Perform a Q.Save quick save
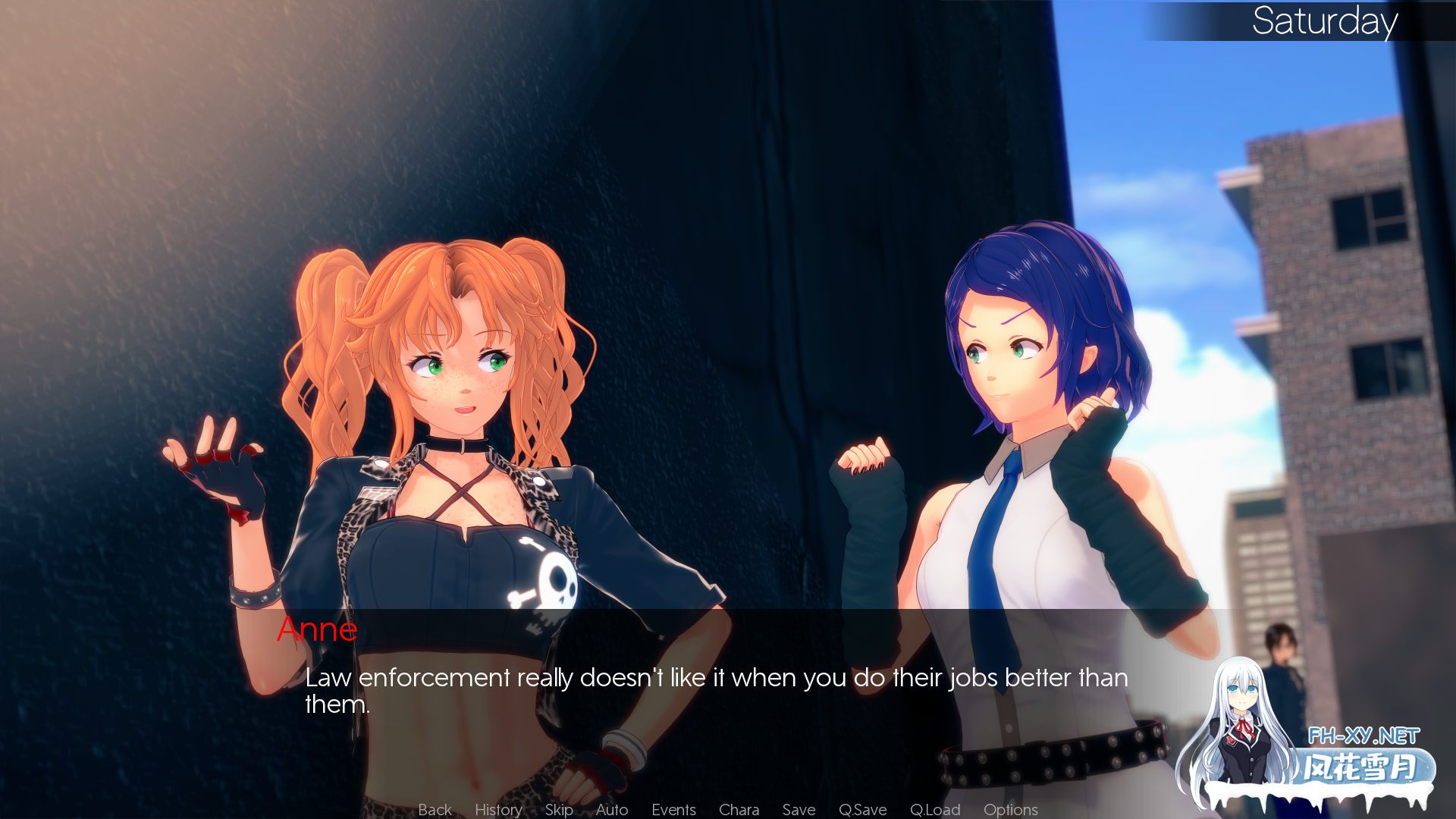Viewport: 1456px width, 819px height. [863, 809]
